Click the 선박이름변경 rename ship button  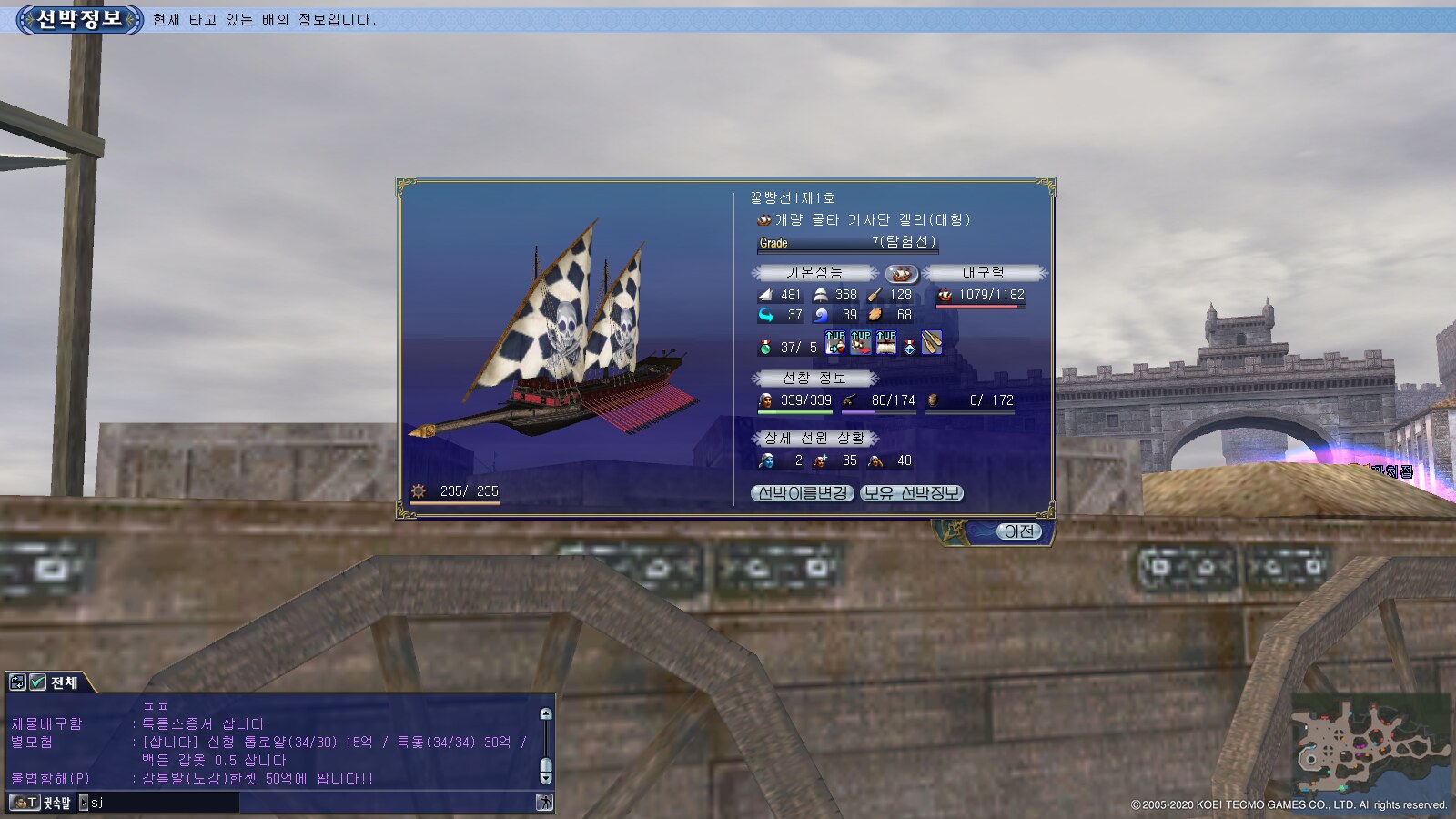[803, 493]
